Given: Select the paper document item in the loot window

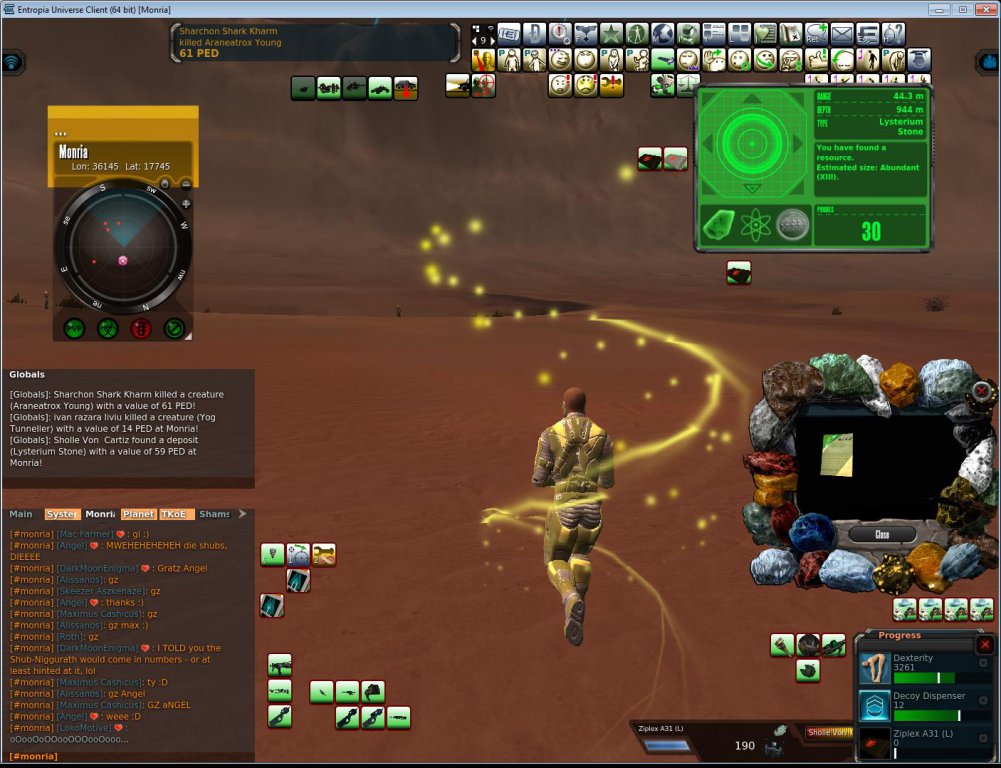Looking at the screenshot, I should (836, 453).
